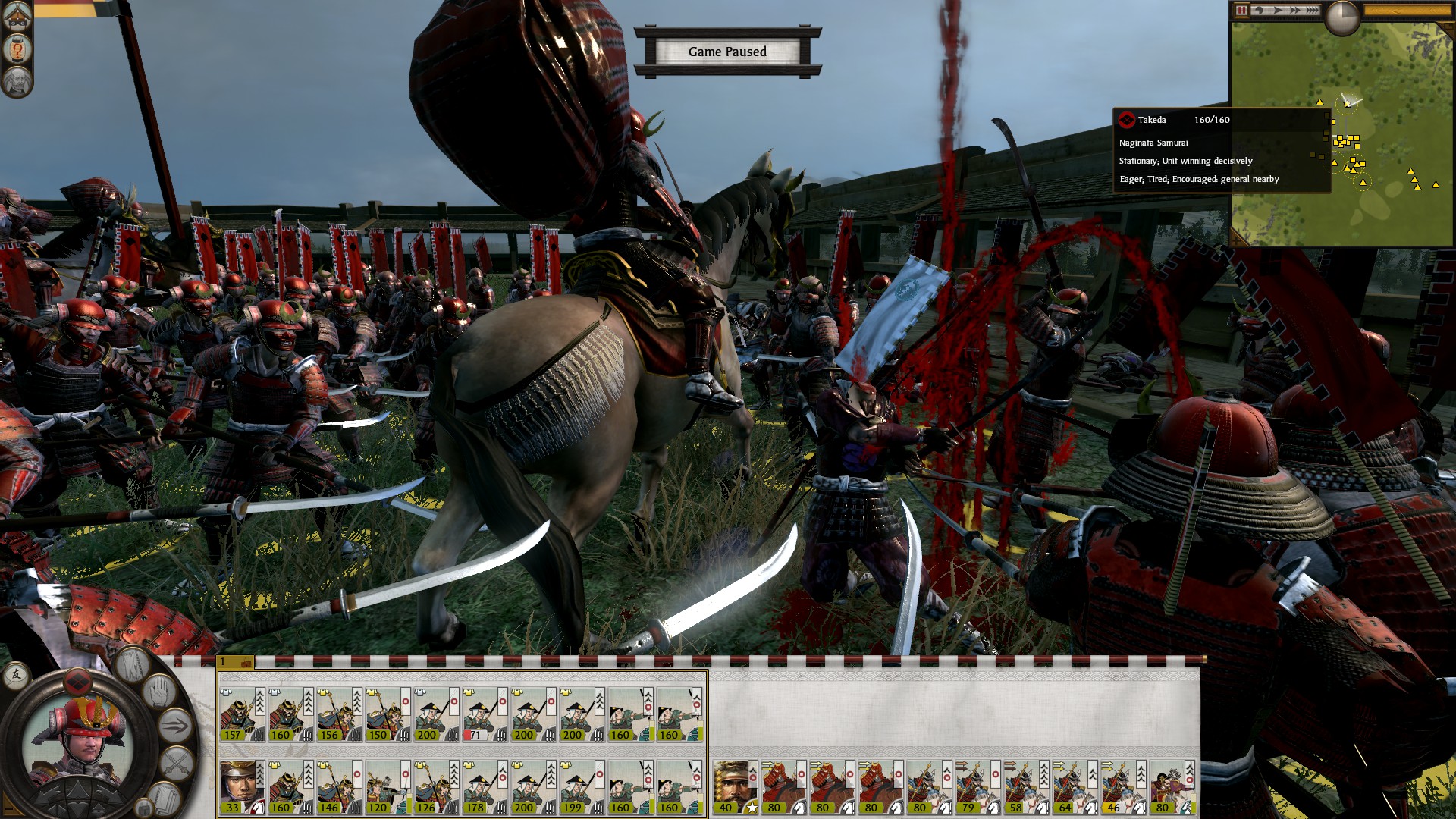Order halt using the open hand icon

(x=158, y=690)
